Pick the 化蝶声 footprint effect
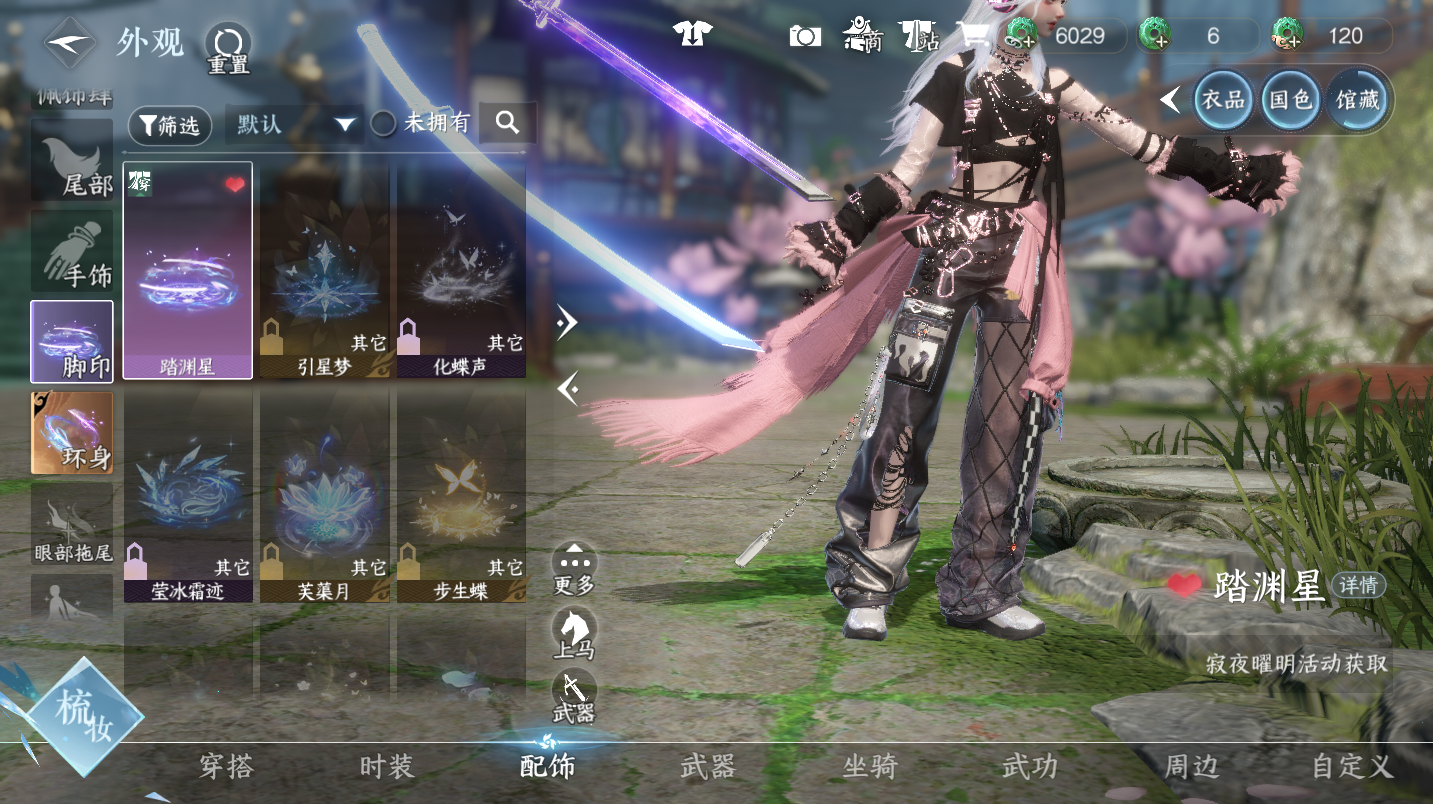The height and width of the screenshot is (804, 1433). (x=461, y=270)
